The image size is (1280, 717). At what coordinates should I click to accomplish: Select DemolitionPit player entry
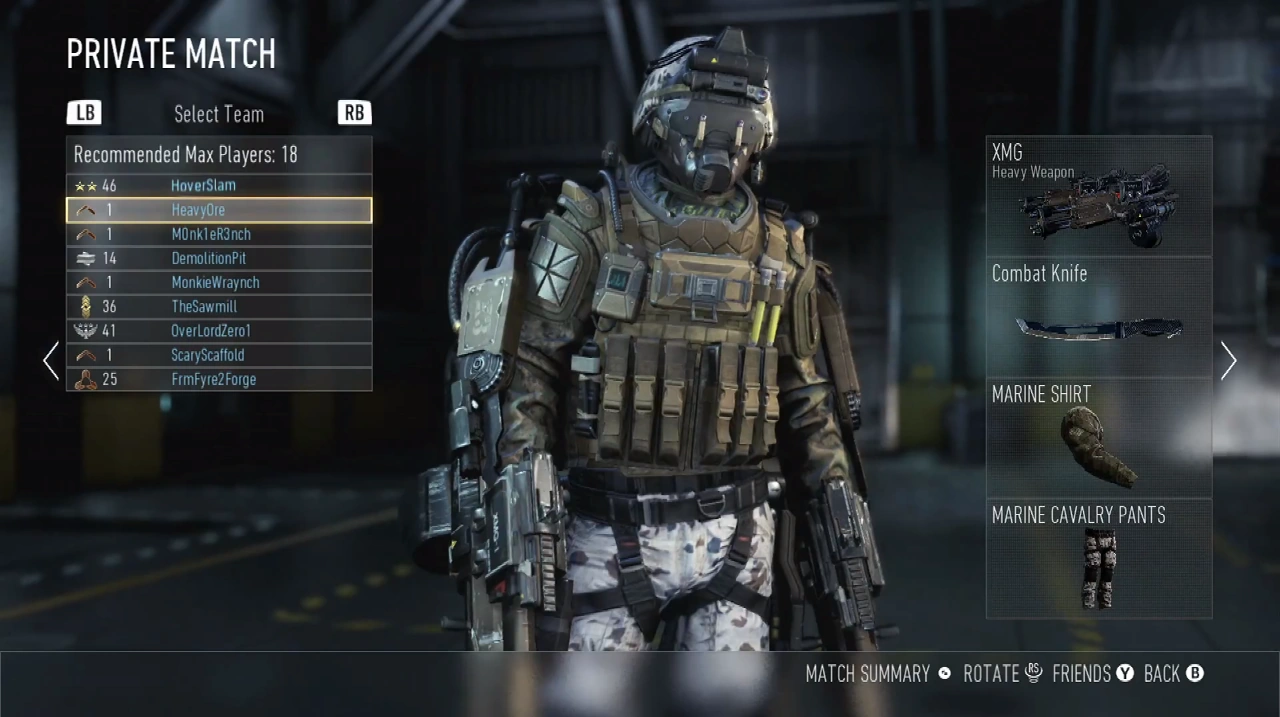219,258
